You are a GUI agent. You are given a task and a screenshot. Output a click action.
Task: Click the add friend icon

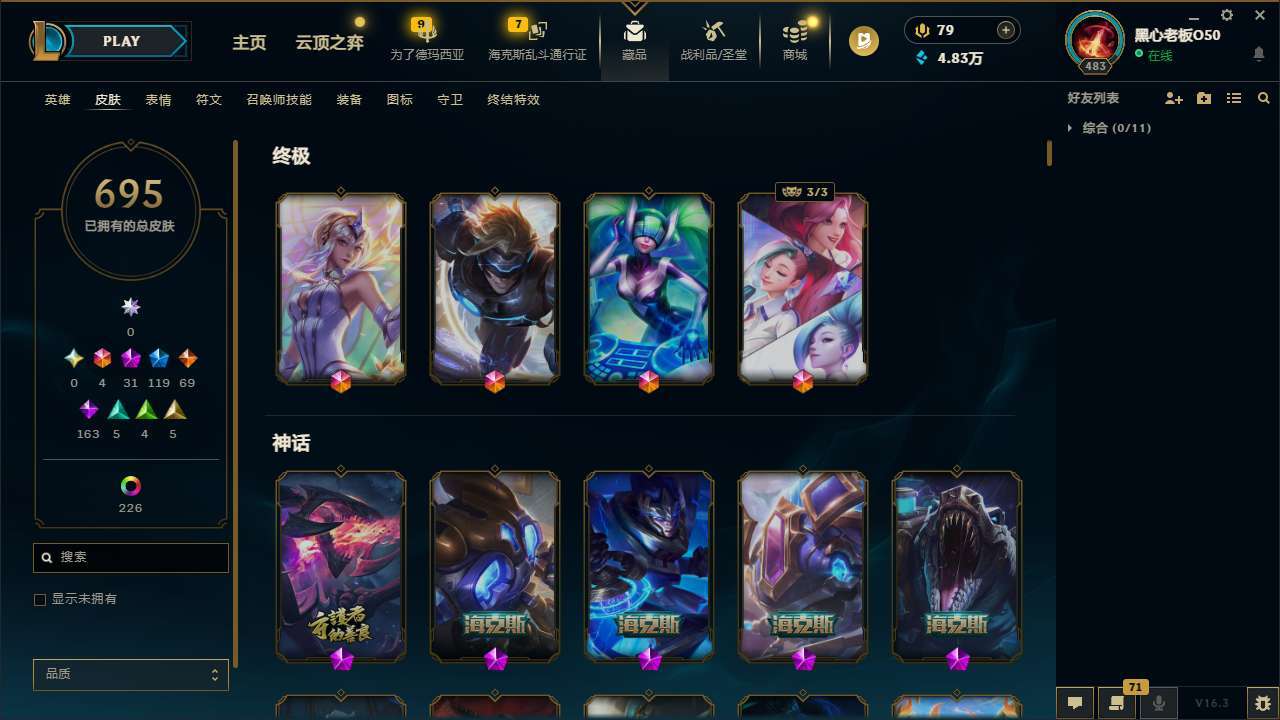click(1172, 98)
